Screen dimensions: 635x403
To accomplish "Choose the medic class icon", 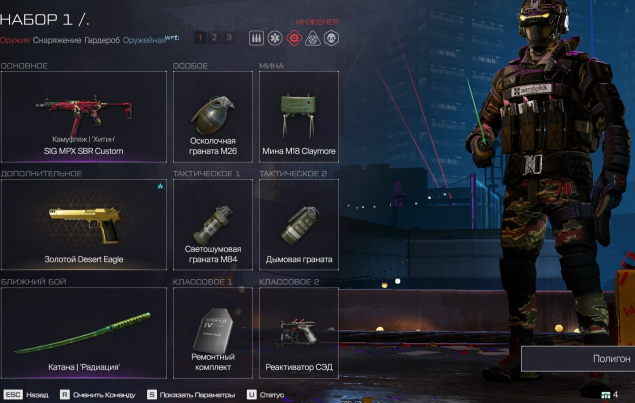I will (274, 38).
